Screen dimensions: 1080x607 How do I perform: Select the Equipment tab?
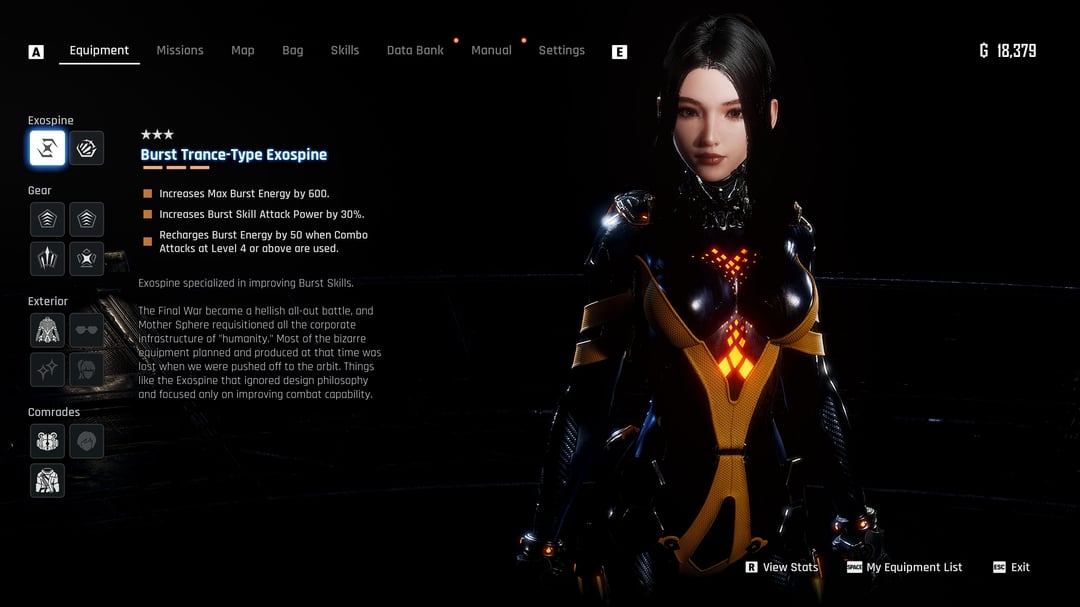click(x=99, y=50)
